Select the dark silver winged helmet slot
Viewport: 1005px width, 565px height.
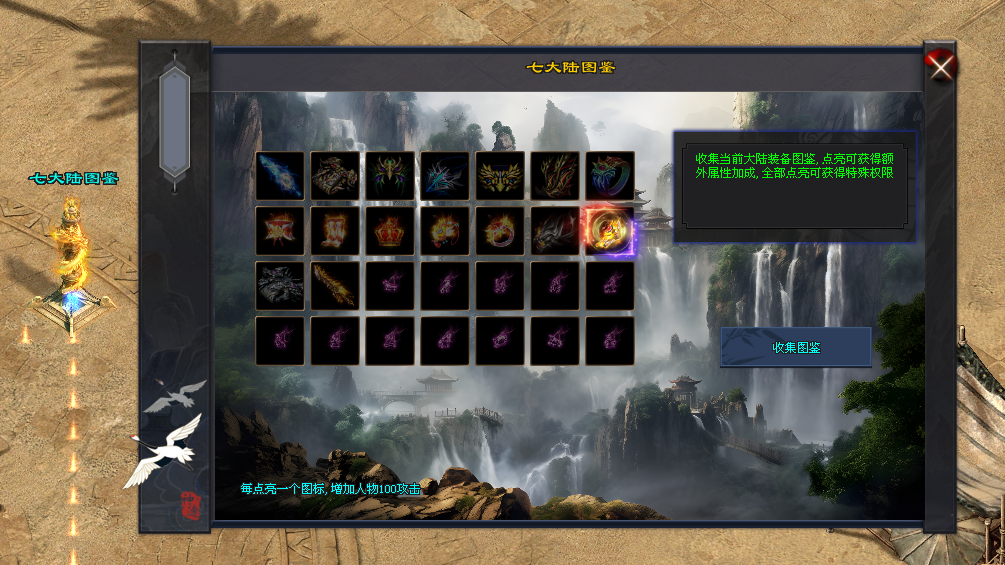click(x=555, y=231)
